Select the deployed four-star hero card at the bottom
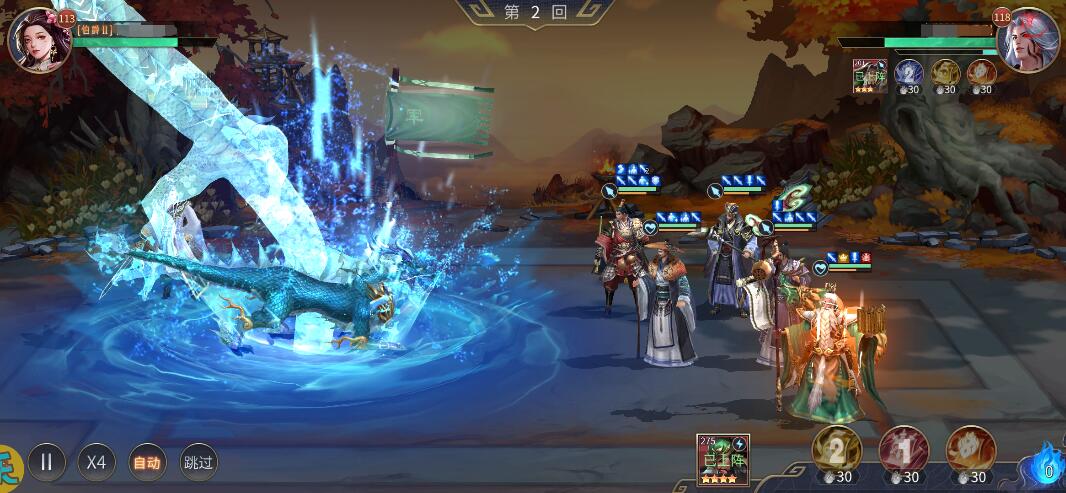Screen dimensions: 1066x493 [x=723, y=460]
